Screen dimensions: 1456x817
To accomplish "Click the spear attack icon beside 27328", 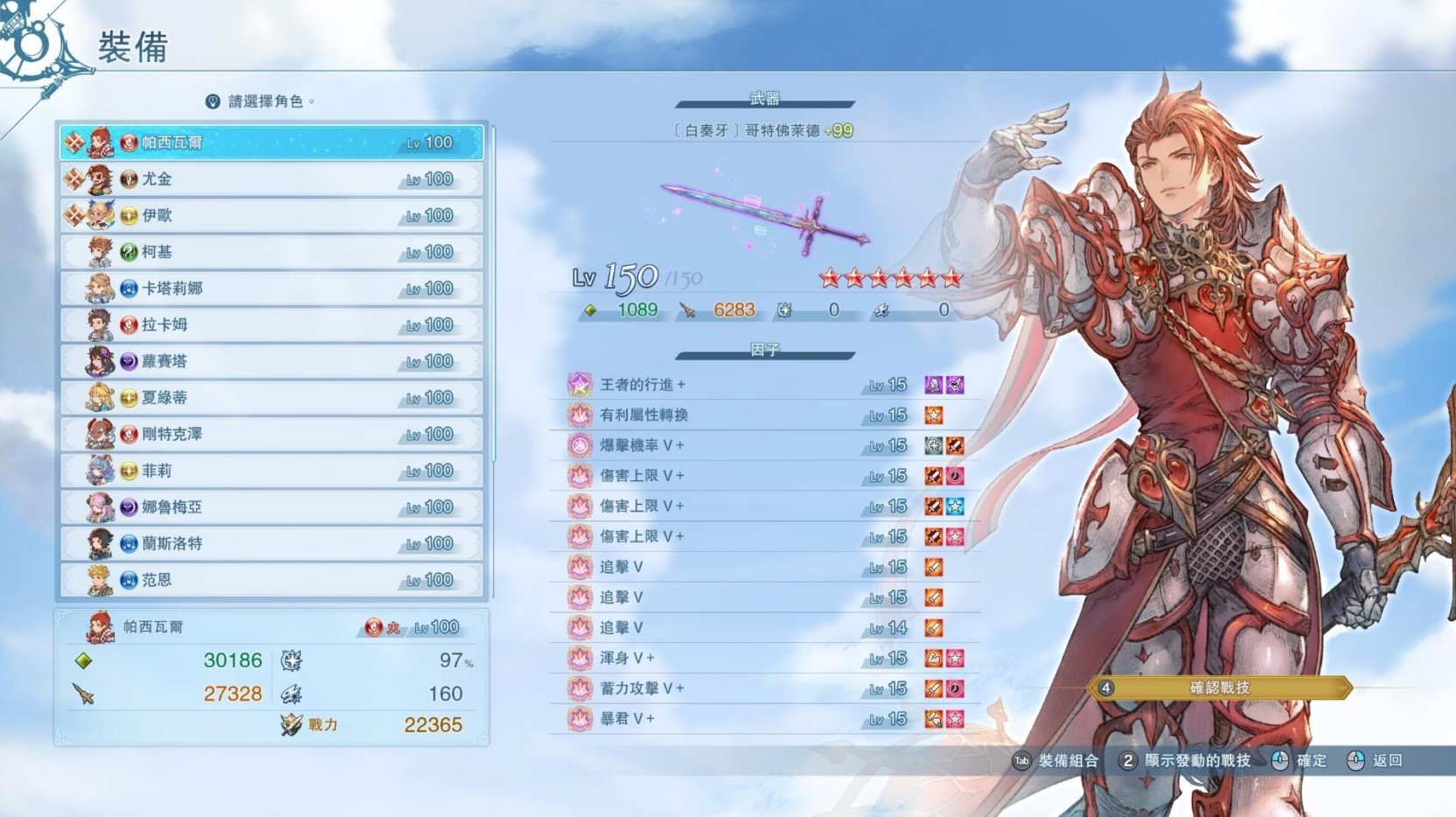I will 85,694.
